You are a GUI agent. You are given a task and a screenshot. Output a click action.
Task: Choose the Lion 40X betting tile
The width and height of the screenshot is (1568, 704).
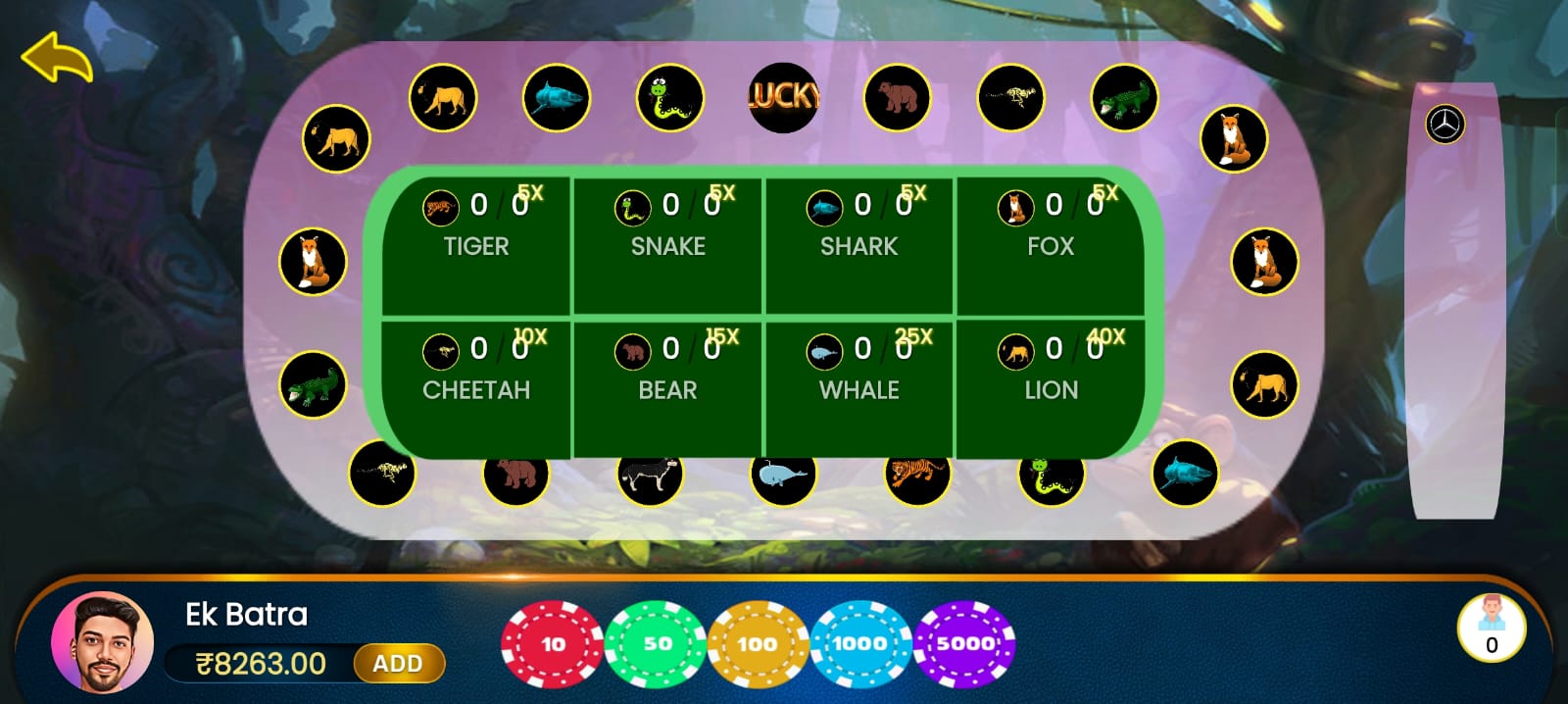[x=1051, y=386]
